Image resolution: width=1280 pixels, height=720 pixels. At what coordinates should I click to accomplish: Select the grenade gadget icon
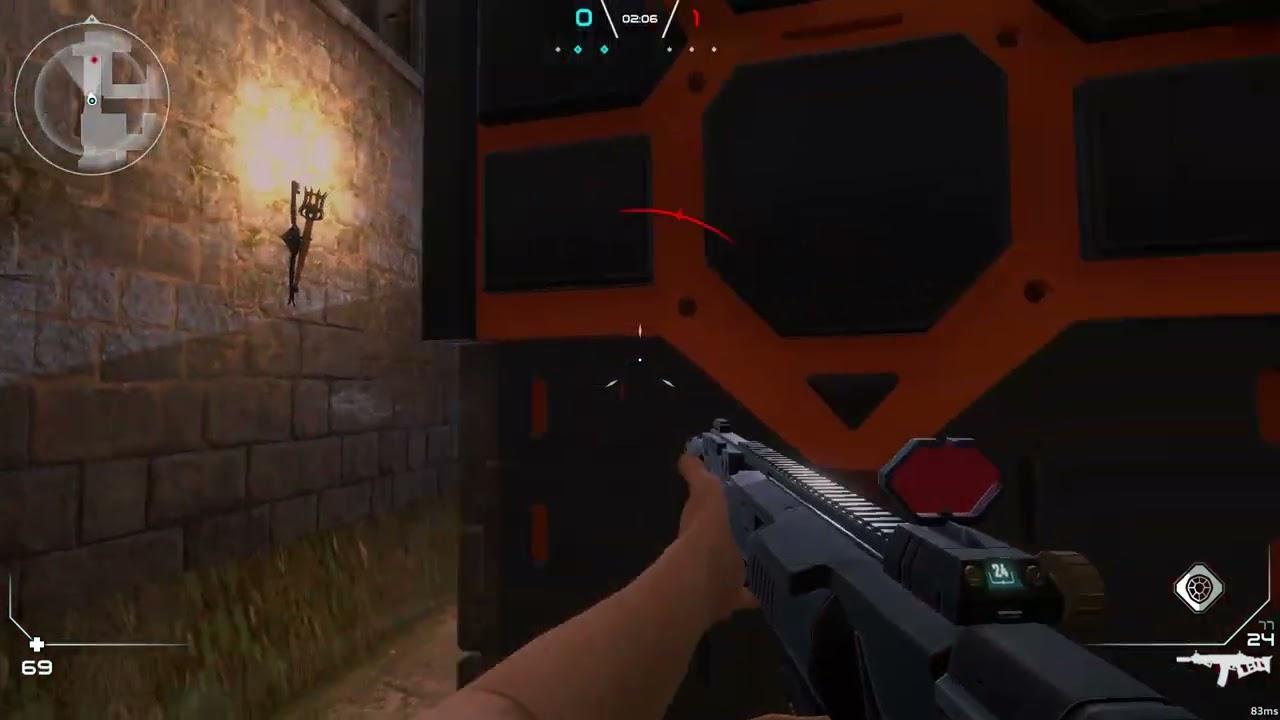pyautogui.click(x=1199, y=588)
